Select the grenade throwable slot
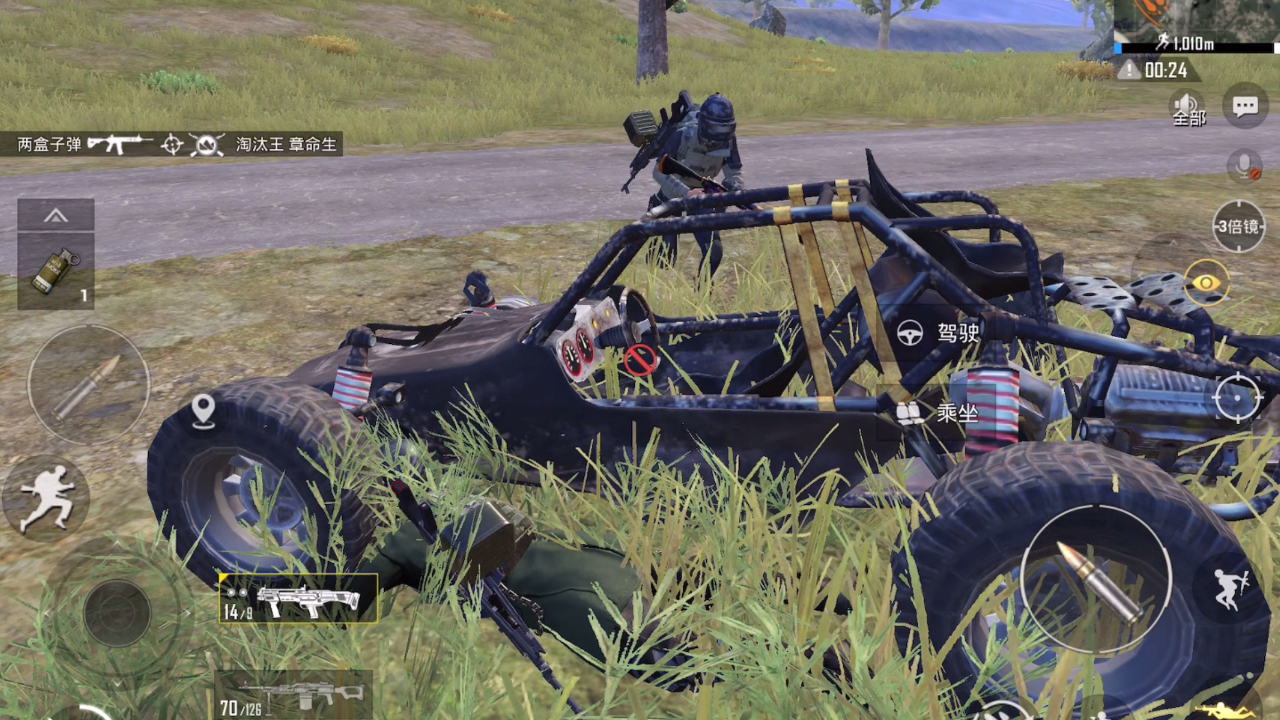The height and width of the screenshot is (720, 1280). [x=56, y=272]
